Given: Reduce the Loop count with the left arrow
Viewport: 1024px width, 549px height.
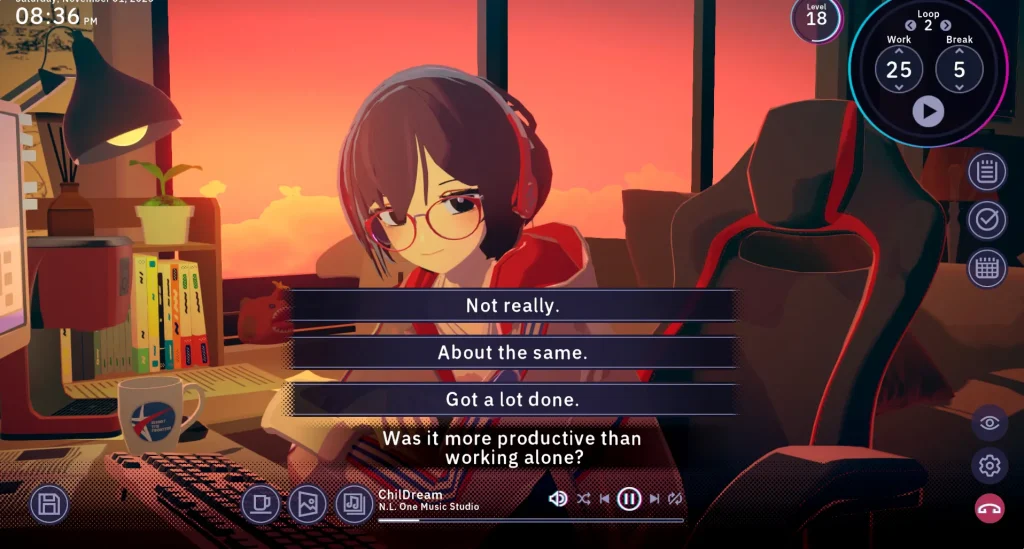Looking at the screenshot, I should click(910, 25).
